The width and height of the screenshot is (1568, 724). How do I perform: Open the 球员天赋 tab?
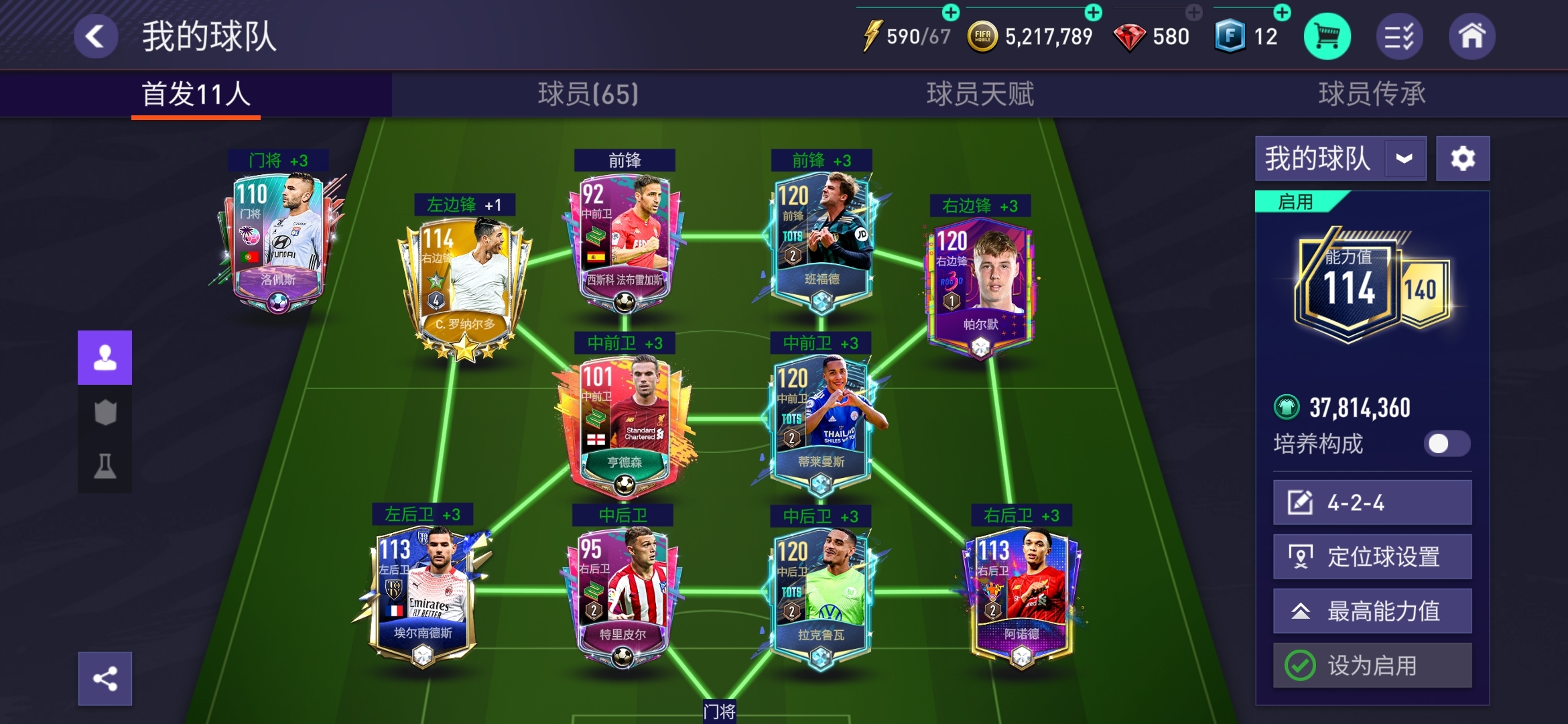point(980,94)
